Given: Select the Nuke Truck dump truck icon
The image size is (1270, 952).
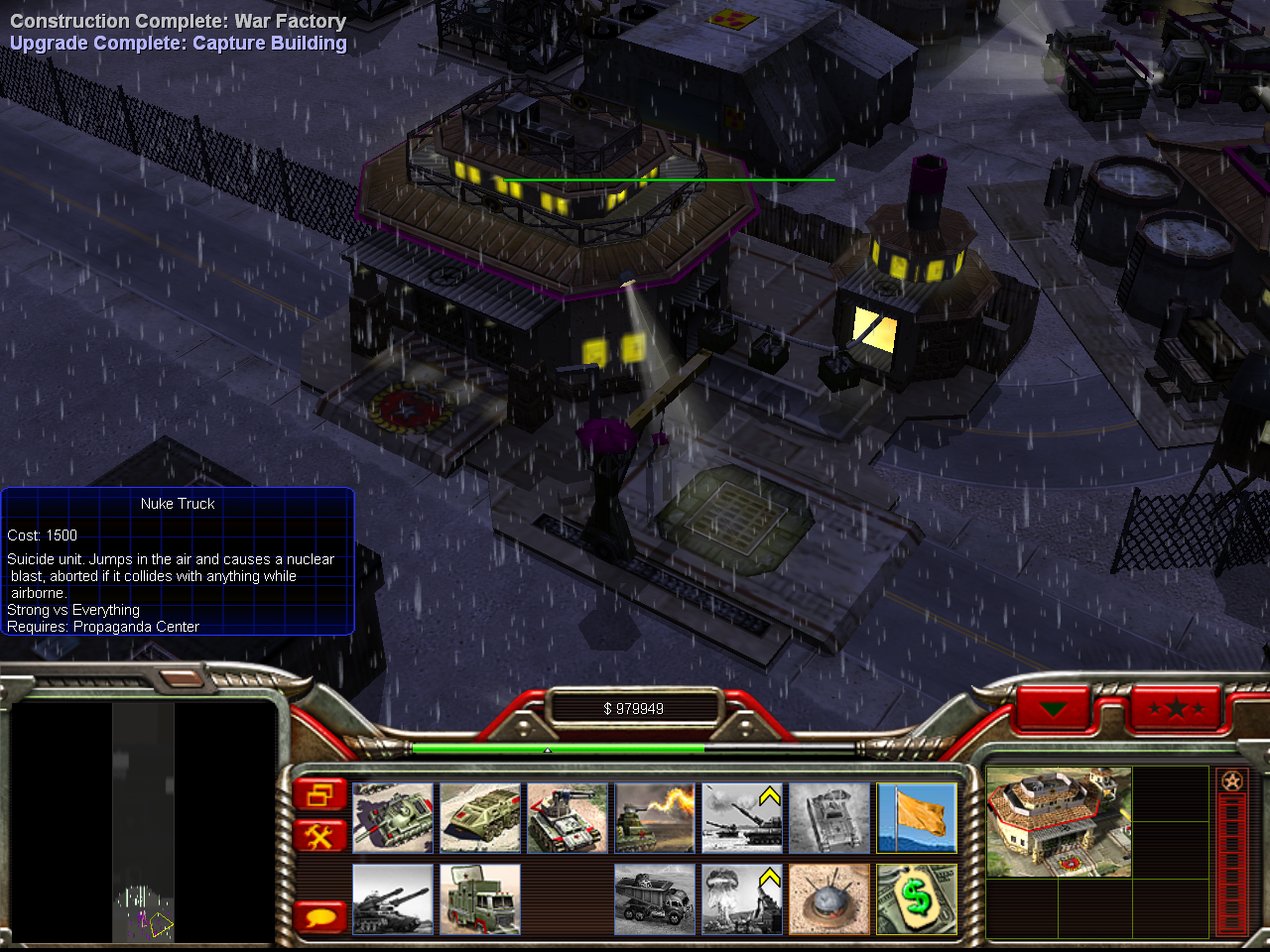Looking at the screenshot, I should coord(655,898).
